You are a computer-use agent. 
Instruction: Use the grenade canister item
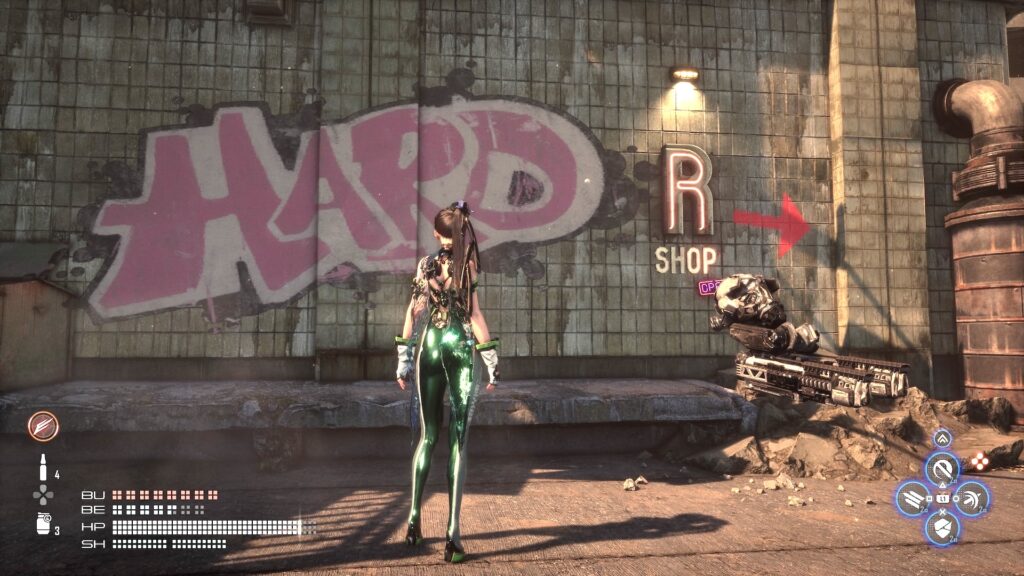coord(43,523)
